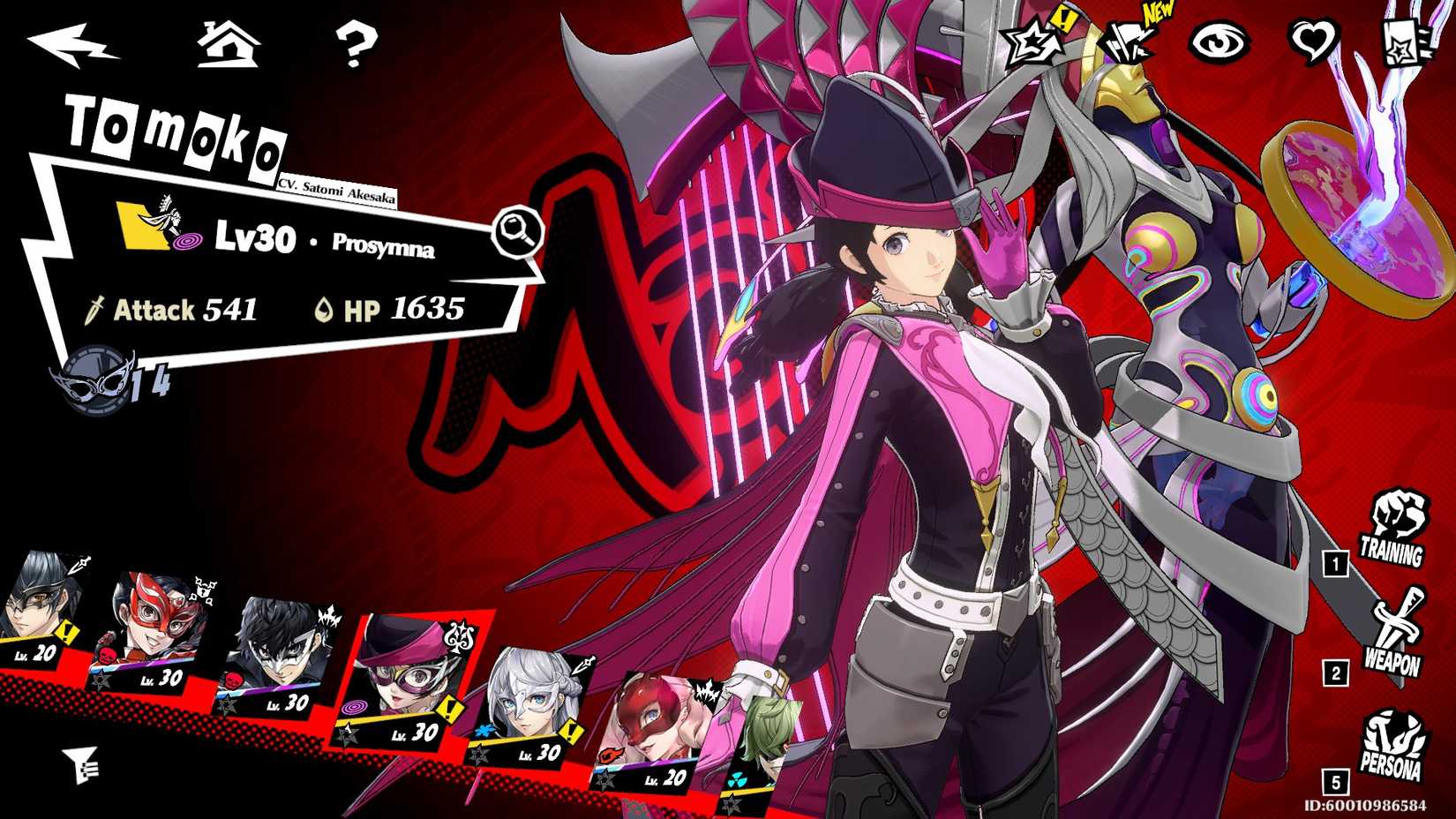
Task: Click the magnifier beside Prosymna persona info
Action: [519, 231]
